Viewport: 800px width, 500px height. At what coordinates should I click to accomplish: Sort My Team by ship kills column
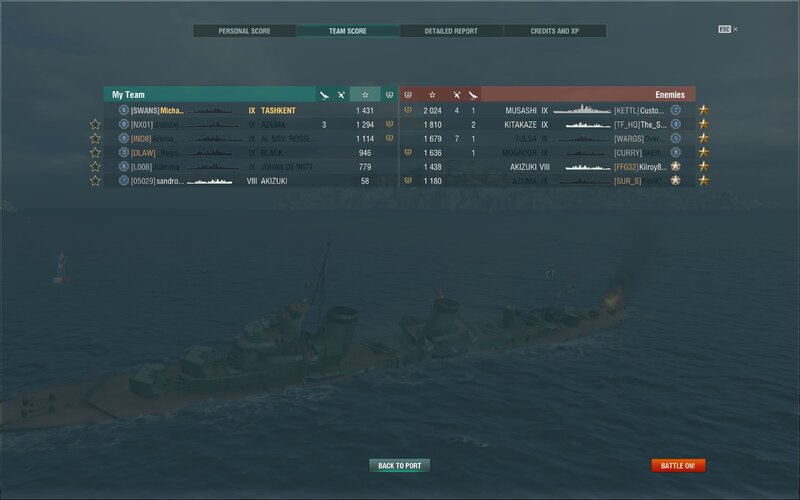341,94
